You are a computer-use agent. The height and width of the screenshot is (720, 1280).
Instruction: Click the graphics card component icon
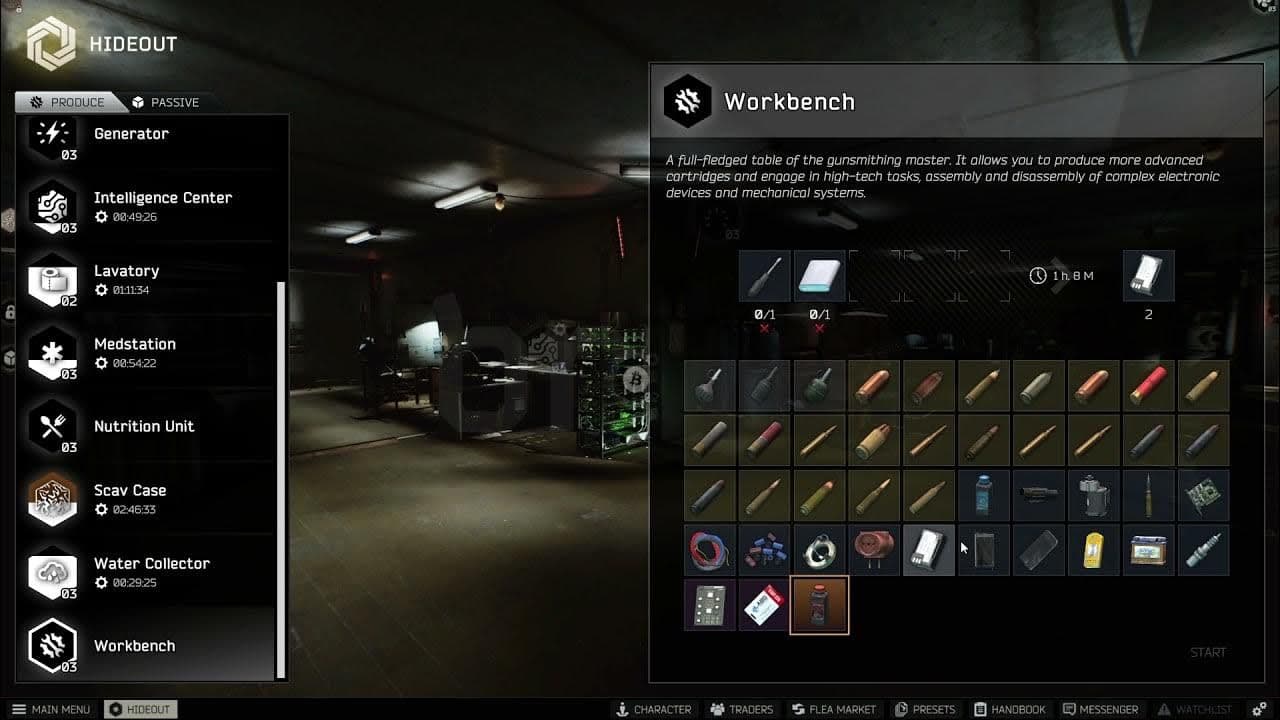coord(1202,495)
